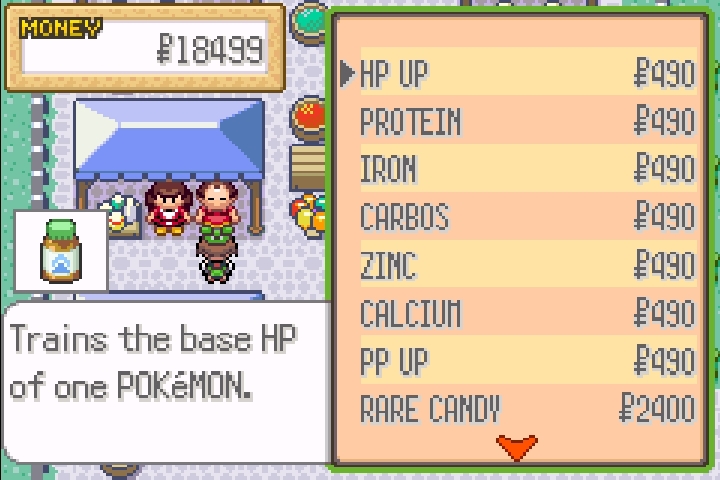Choose the ZINC item row
The width and height of the screenshot is (720, 480).
(527, 266)
